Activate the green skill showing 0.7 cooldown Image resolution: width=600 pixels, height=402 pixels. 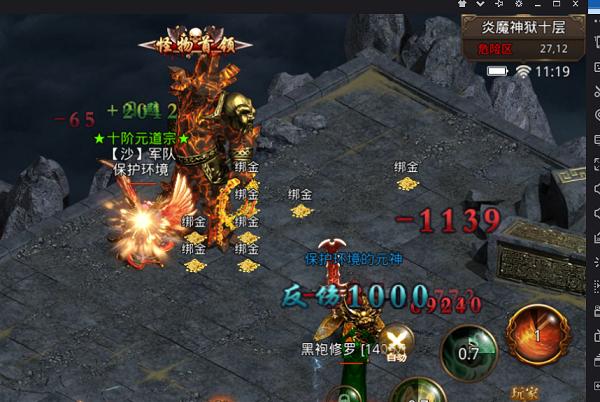pyautogui.click(x=467, y=351)
